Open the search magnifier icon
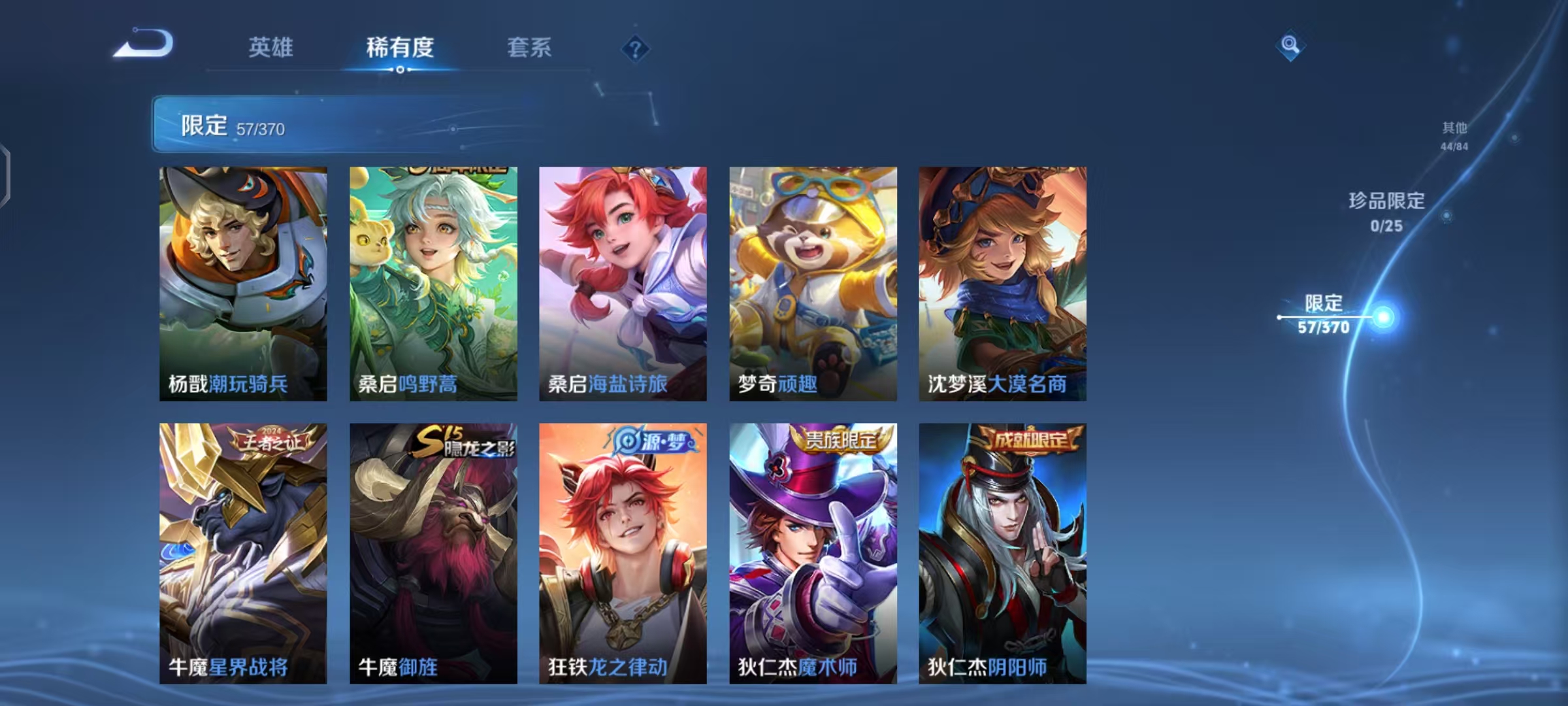1568x706 pixels. (1290, 48)
